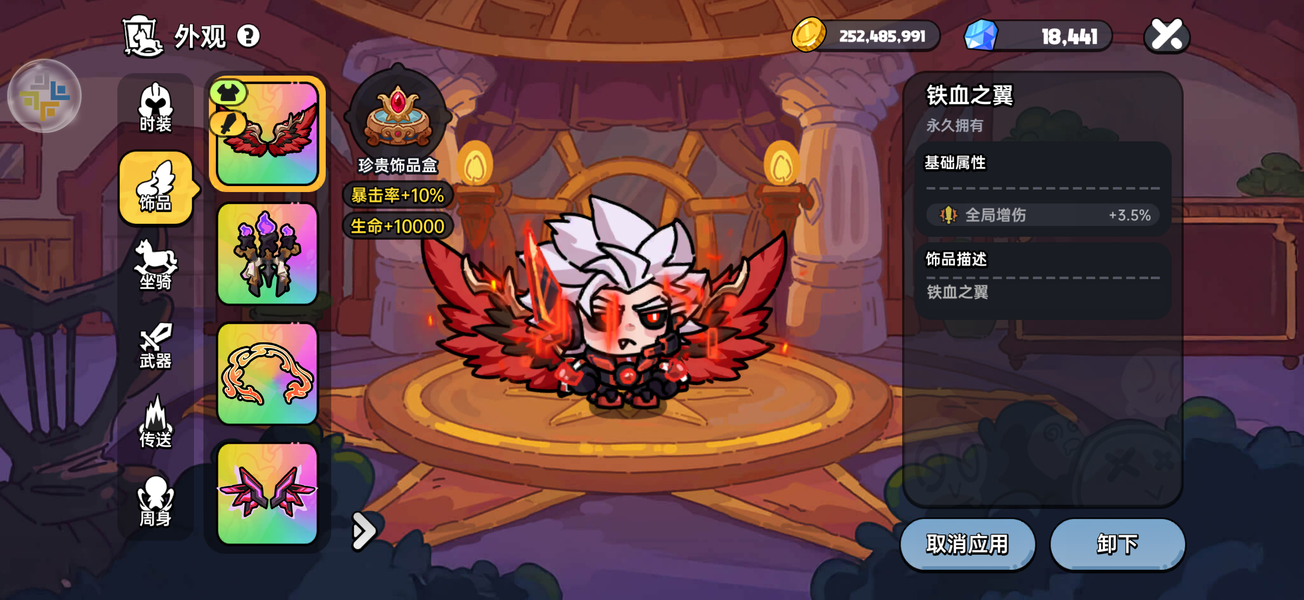Switch to the 武器 weapon tab
The image size is (1304, 600).
(155, 346)
